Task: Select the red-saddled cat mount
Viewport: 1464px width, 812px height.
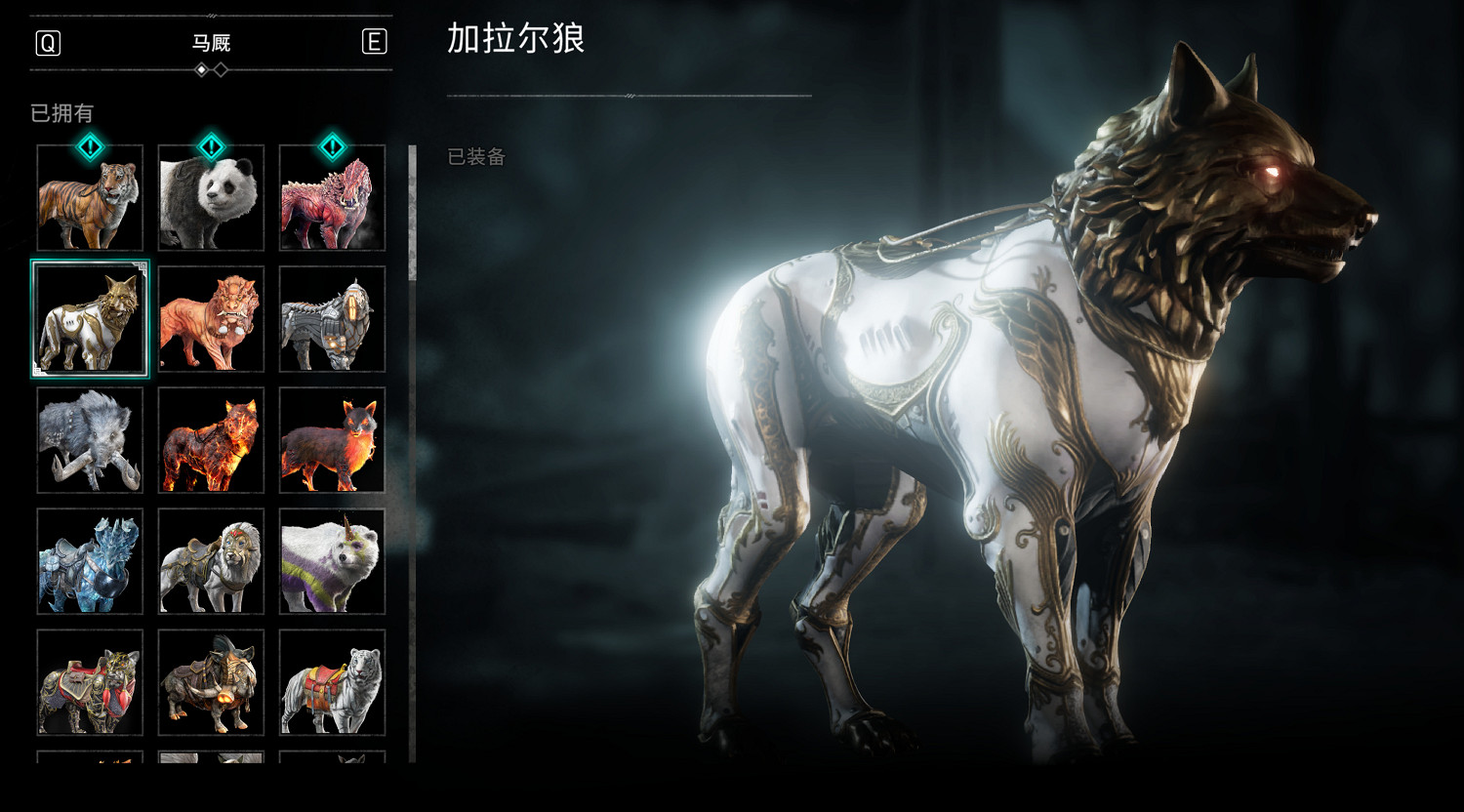Action: pyautogui.click(x=90, y=683)
